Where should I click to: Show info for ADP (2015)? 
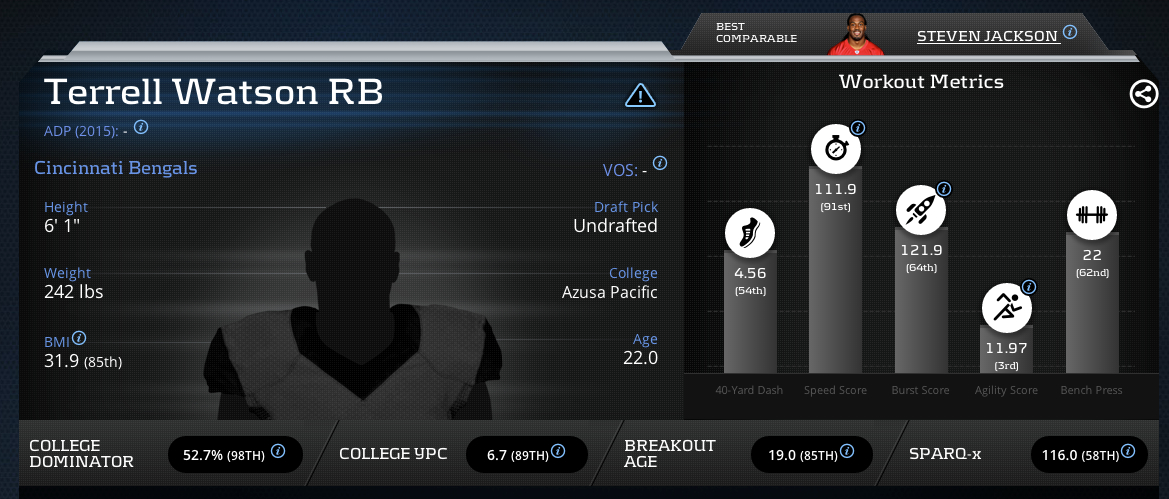click(x=141, y=127)
